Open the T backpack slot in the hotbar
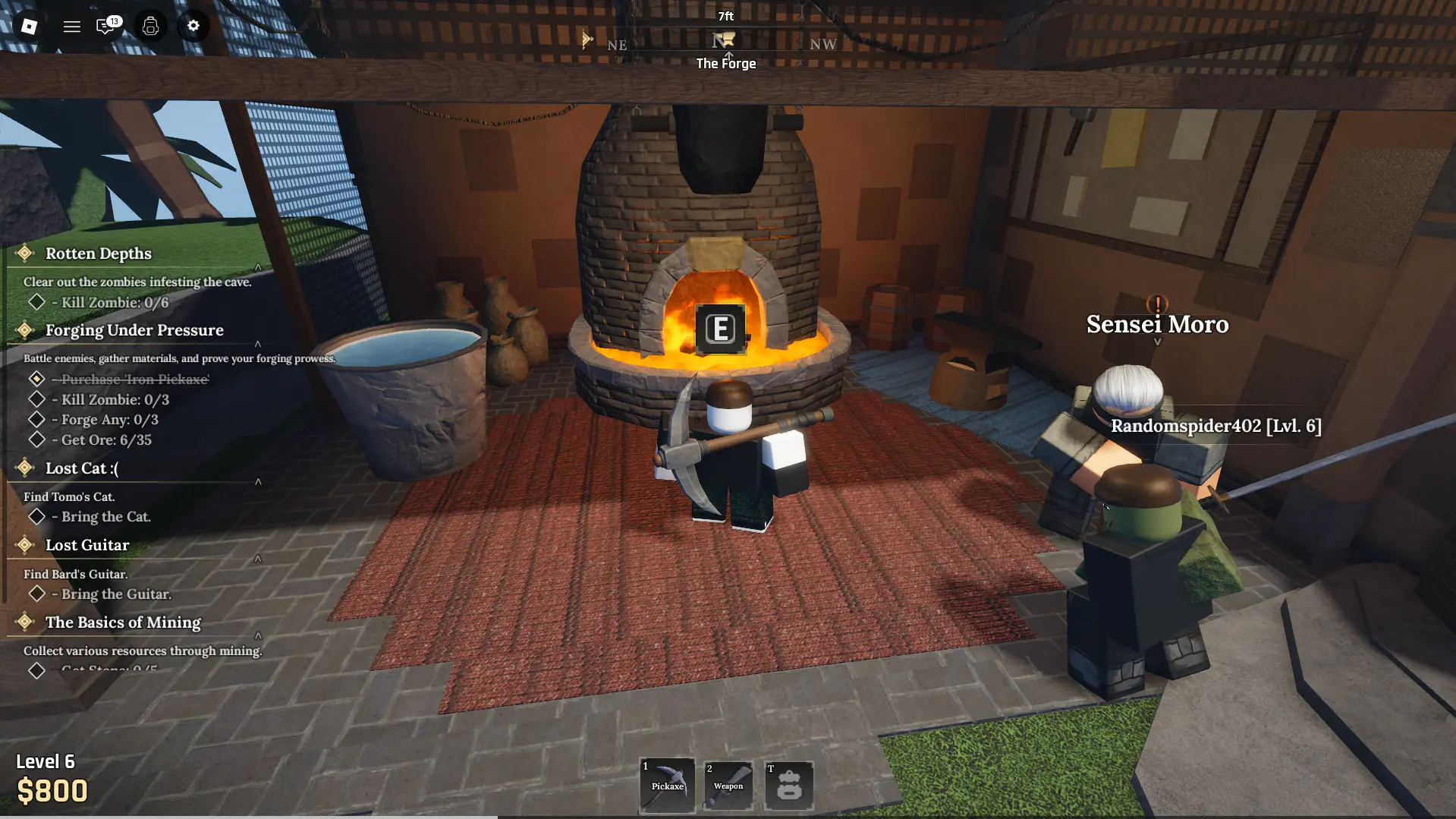The image size is (1456, 819). pyautogui.click(x=788, y=785)
